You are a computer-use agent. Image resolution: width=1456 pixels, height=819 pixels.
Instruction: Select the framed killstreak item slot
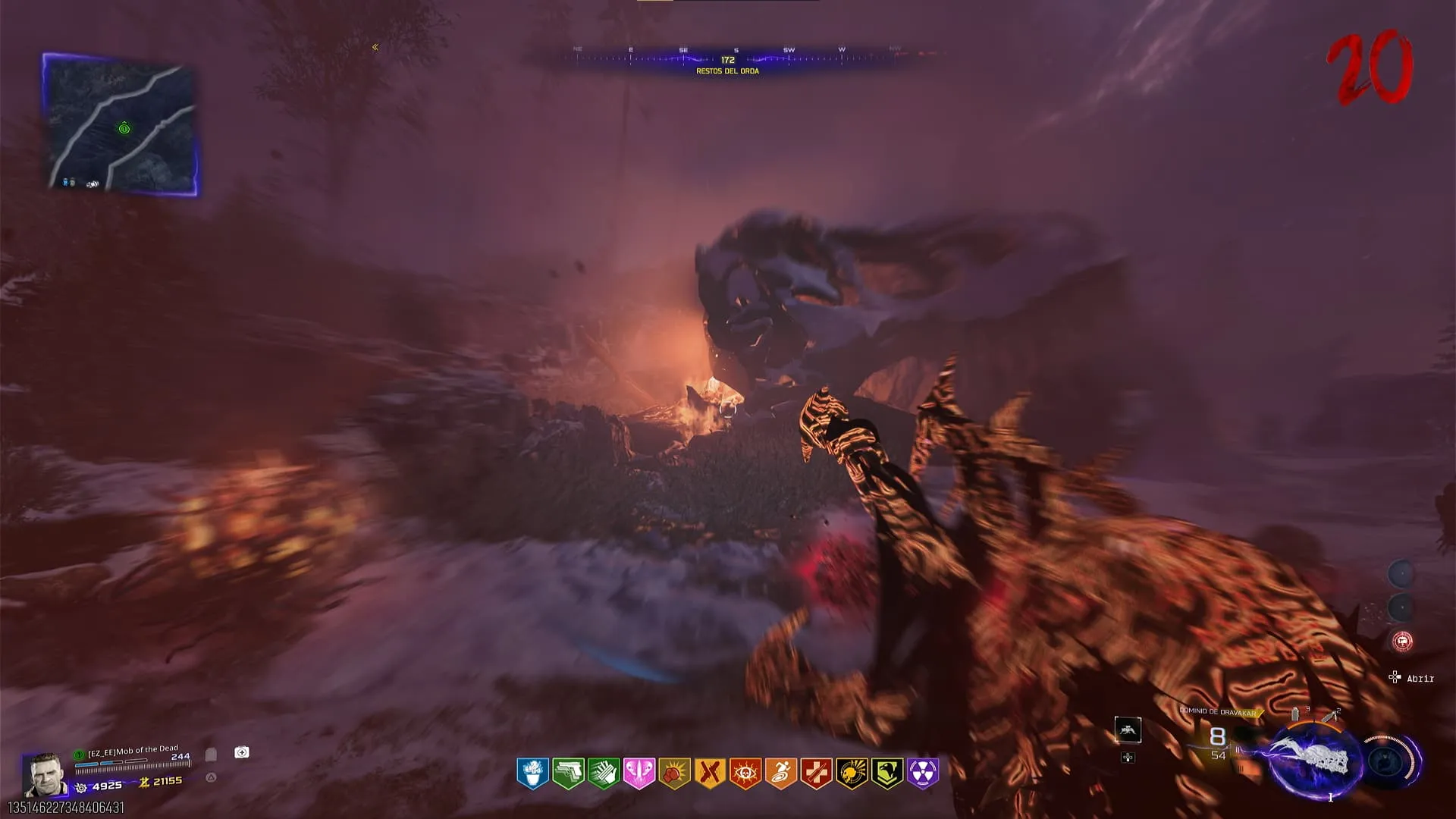[1128, 730]
